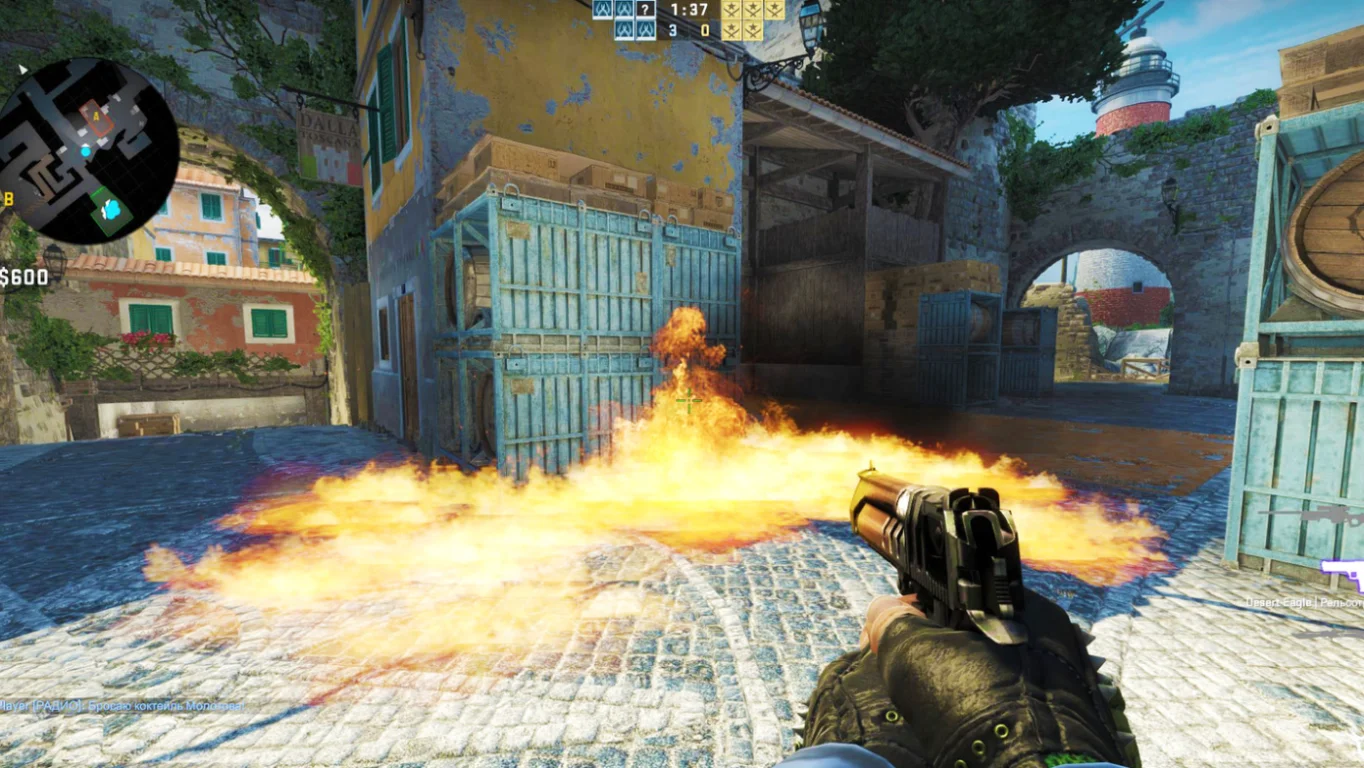Click the '1:37' round timer

(x=688, y=10)
